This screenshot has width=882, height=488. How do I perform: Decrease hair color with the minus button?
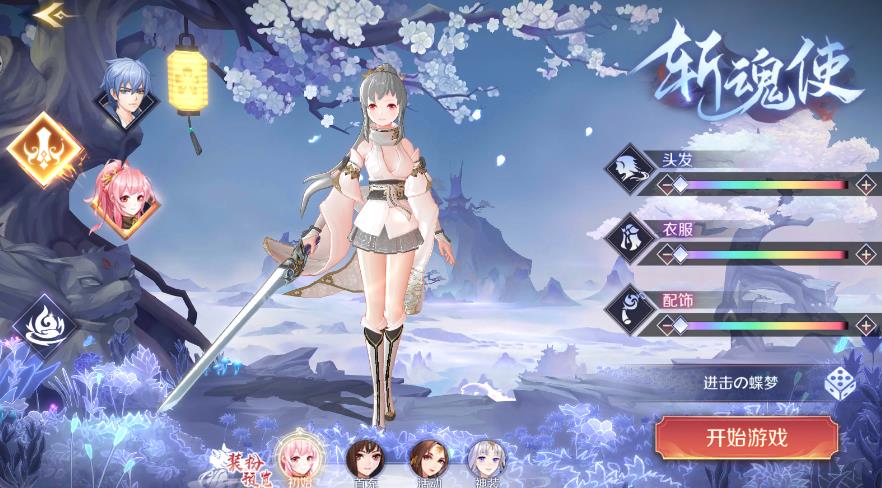click(665, 184)
